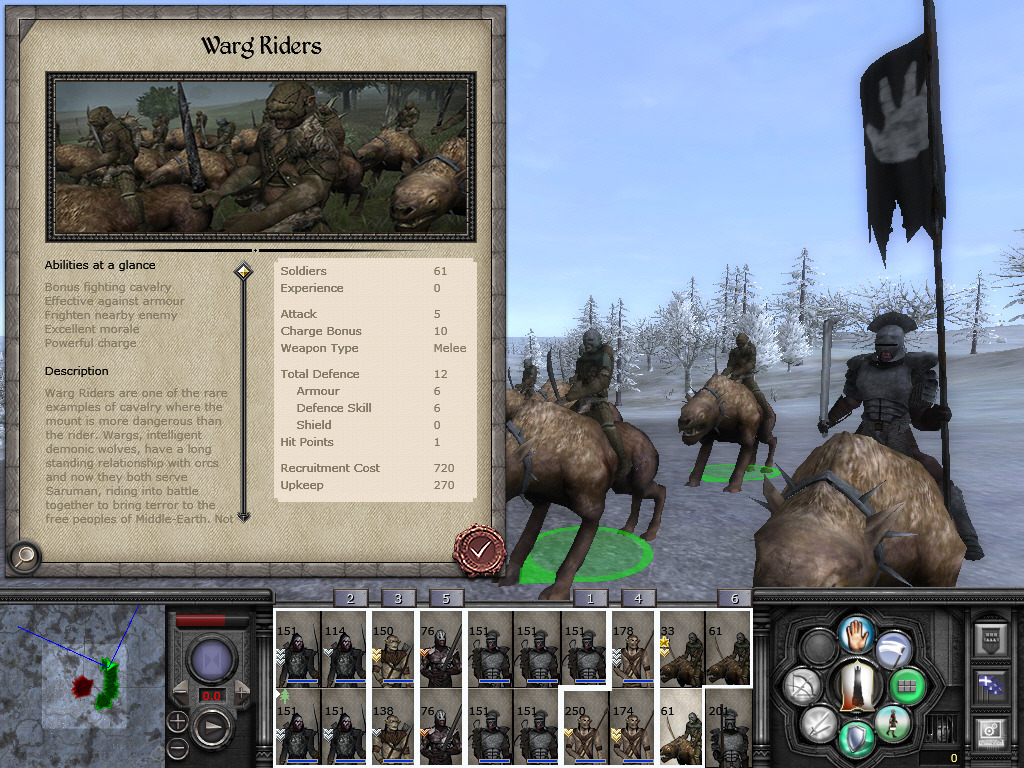Select group 2 tab

click(350, 598)
